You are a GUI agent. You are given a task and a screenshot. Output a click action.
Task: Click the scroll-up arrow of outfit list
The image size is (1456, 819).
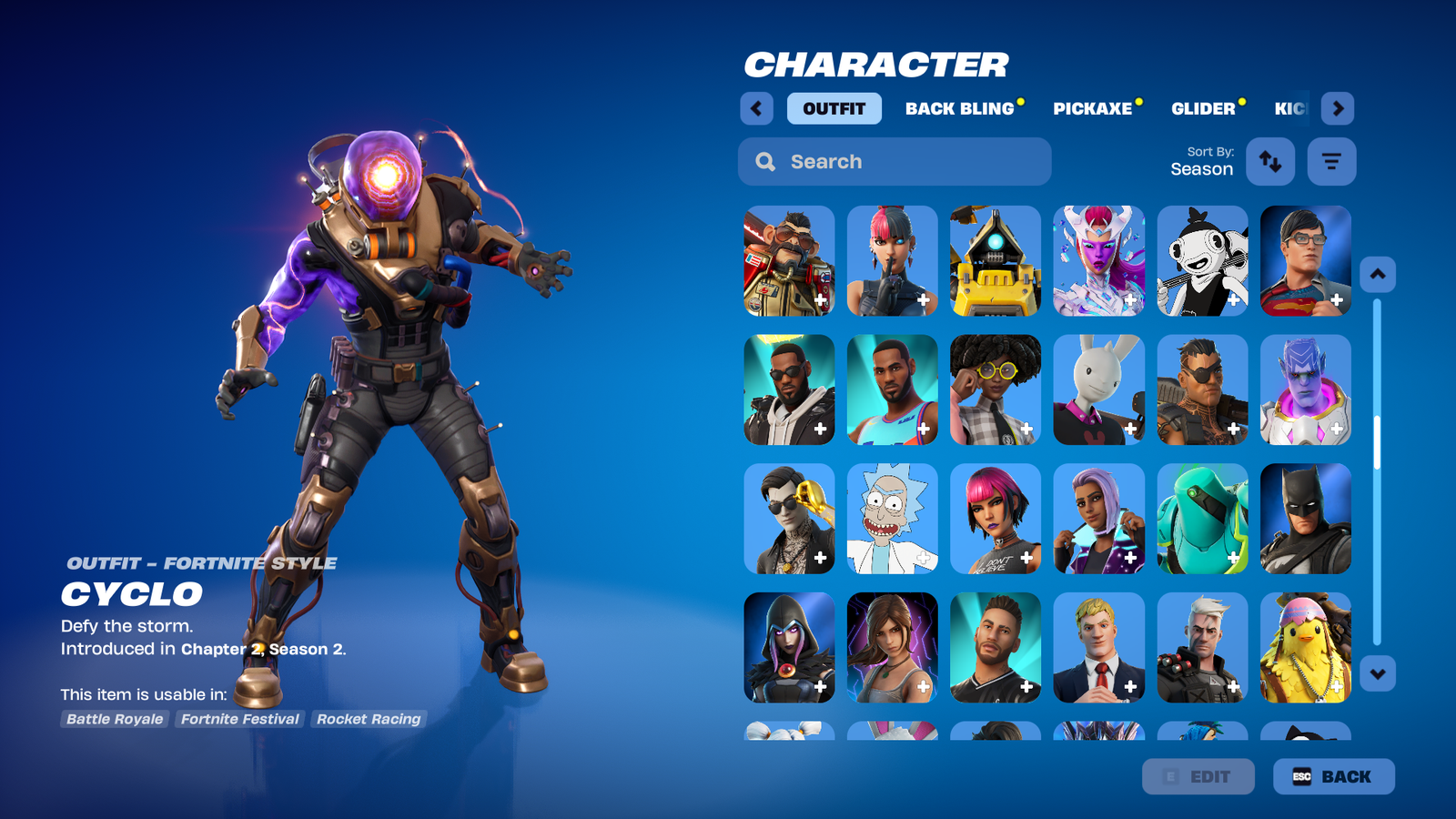coord(1377,274)
